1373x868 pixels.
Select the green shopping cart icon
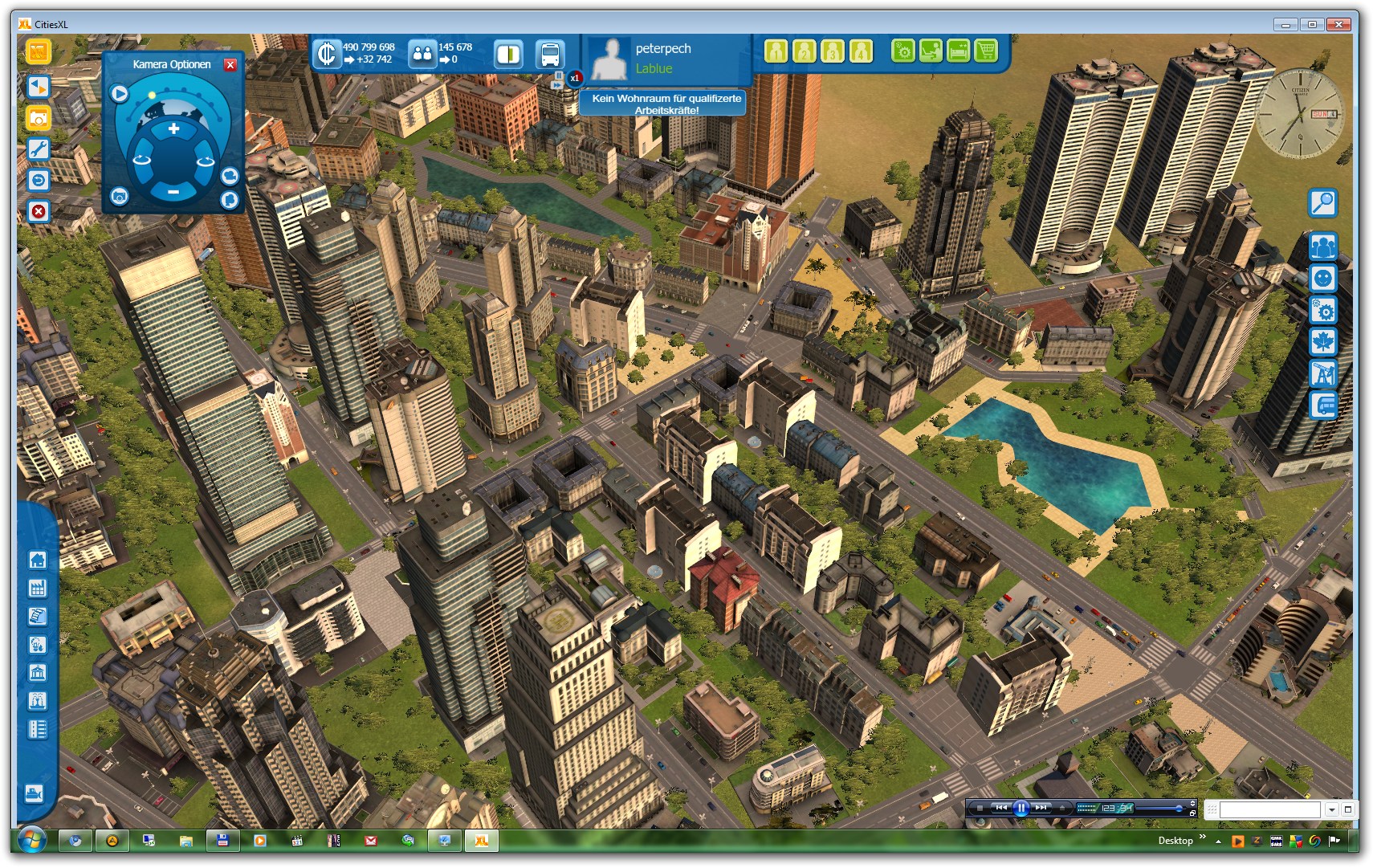point(986,51)
